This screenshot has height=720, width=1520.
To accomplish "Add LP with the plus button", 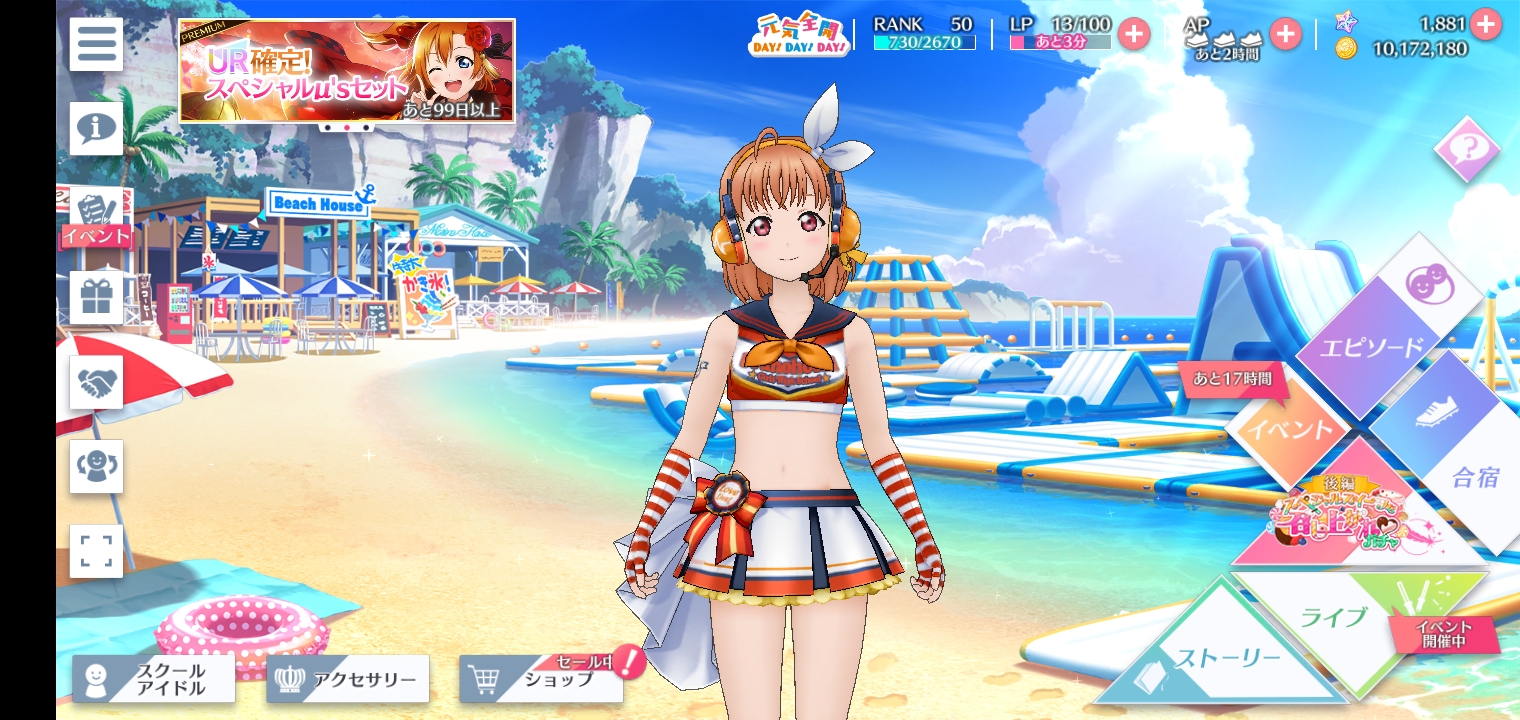I will tap(1133, 34).
